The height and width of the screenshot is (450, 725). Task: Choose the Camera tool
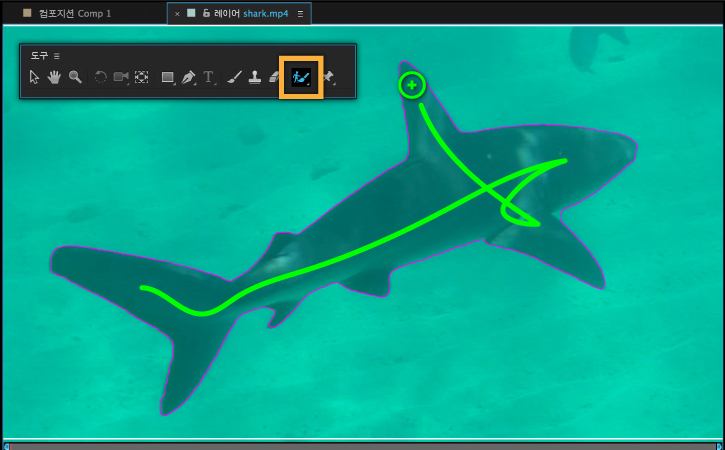[x=121, y=77]
